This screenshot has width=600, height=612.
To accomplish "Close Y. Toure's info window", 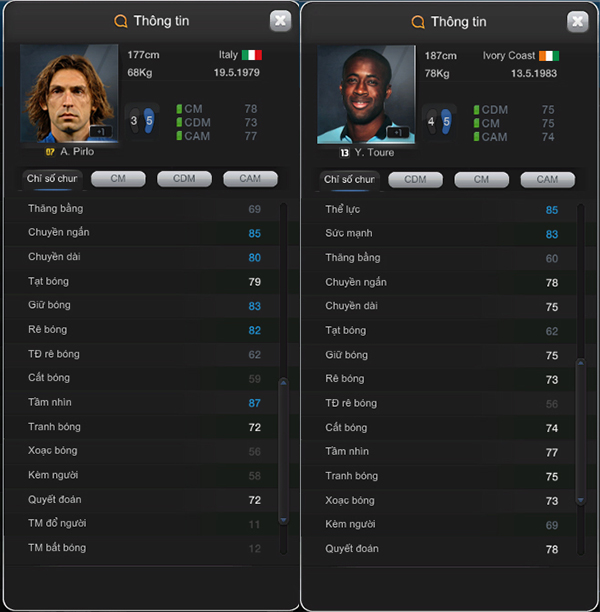I will tap(577, 21).
